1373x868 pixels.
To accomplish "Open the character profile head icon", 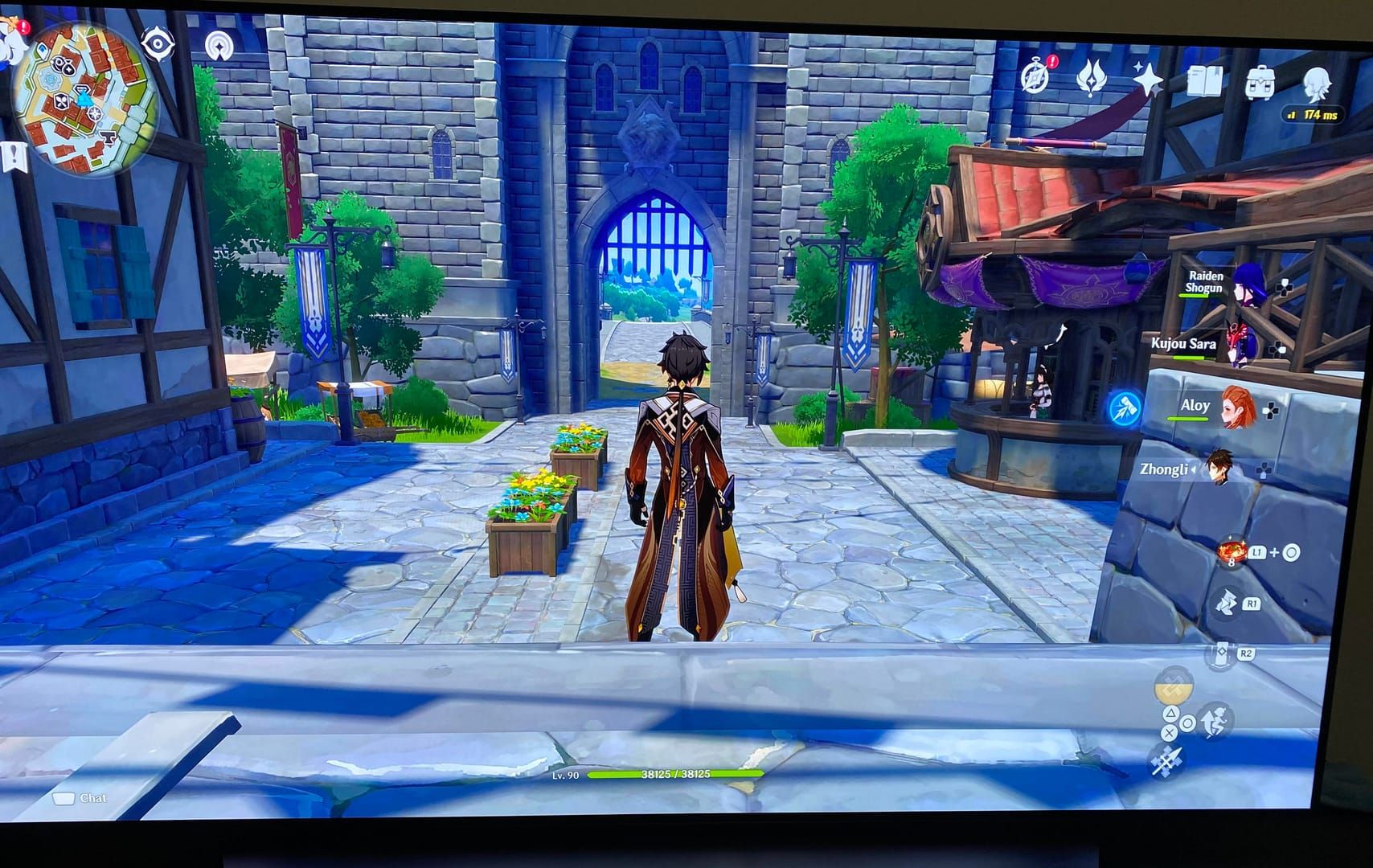I will pyautogui.click(x=1316, y=84).
